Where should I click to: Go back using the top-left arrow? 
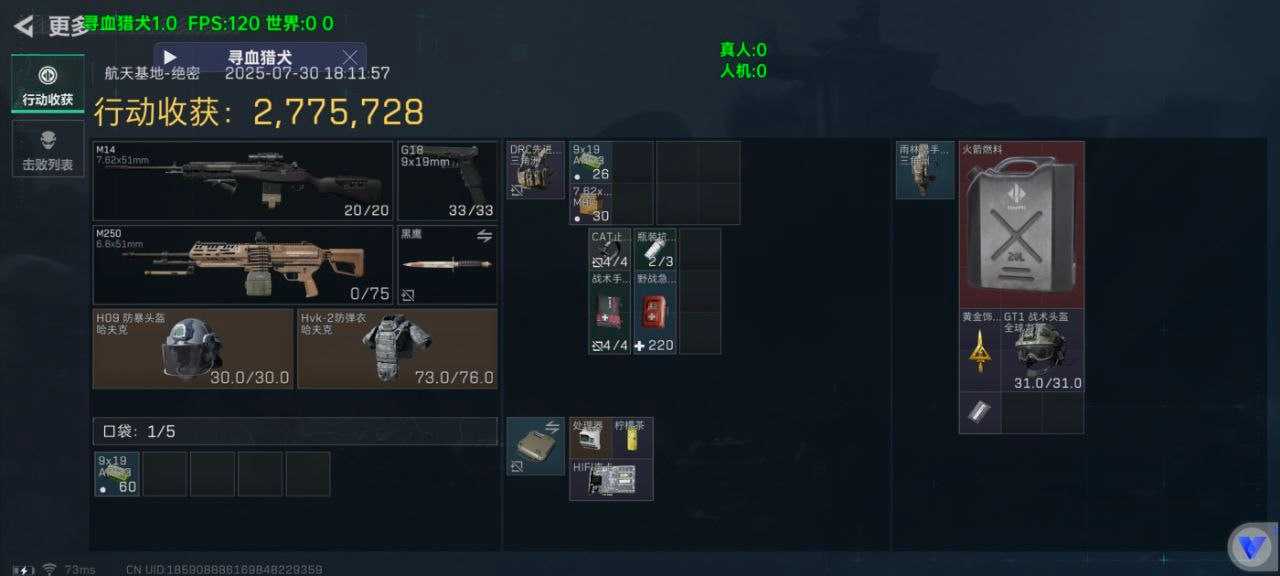pyautogui.click(x=24, y=25)
